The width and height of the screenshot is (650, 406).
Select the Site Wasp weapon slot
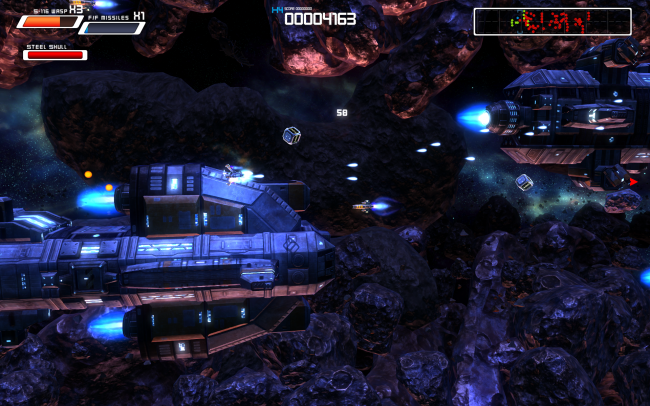point(50,21)
